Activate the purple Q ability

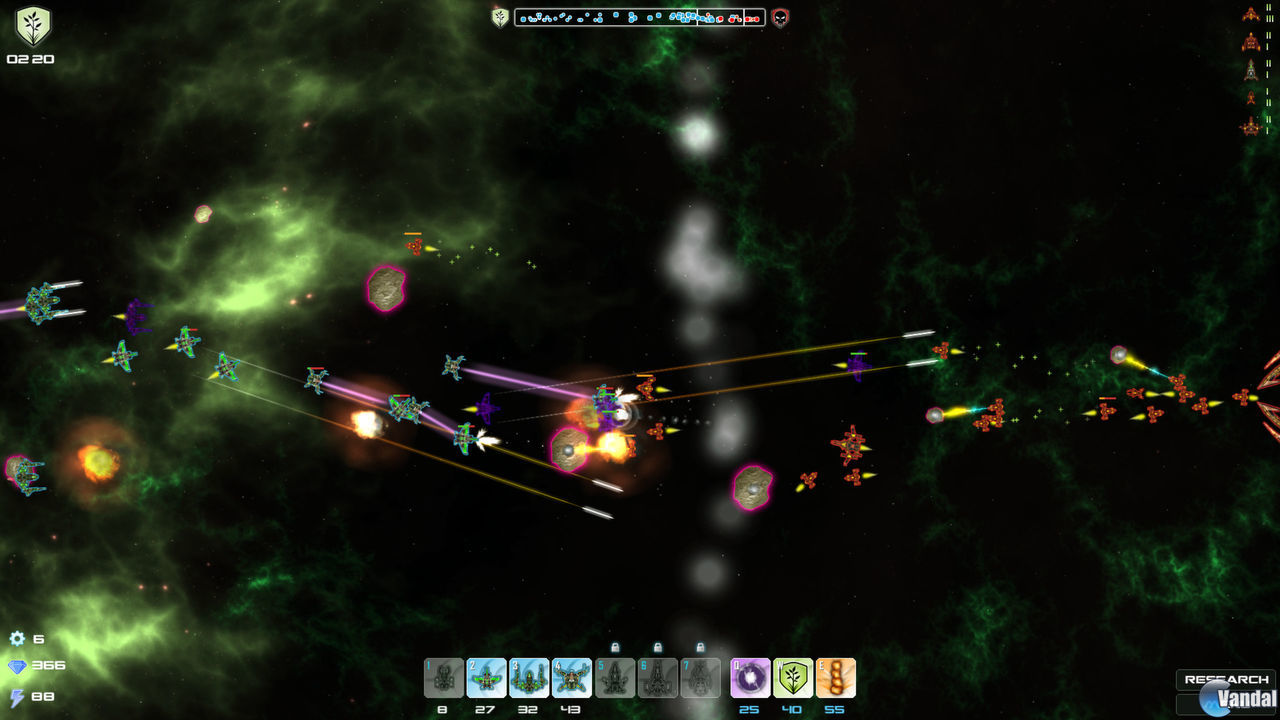751,678
